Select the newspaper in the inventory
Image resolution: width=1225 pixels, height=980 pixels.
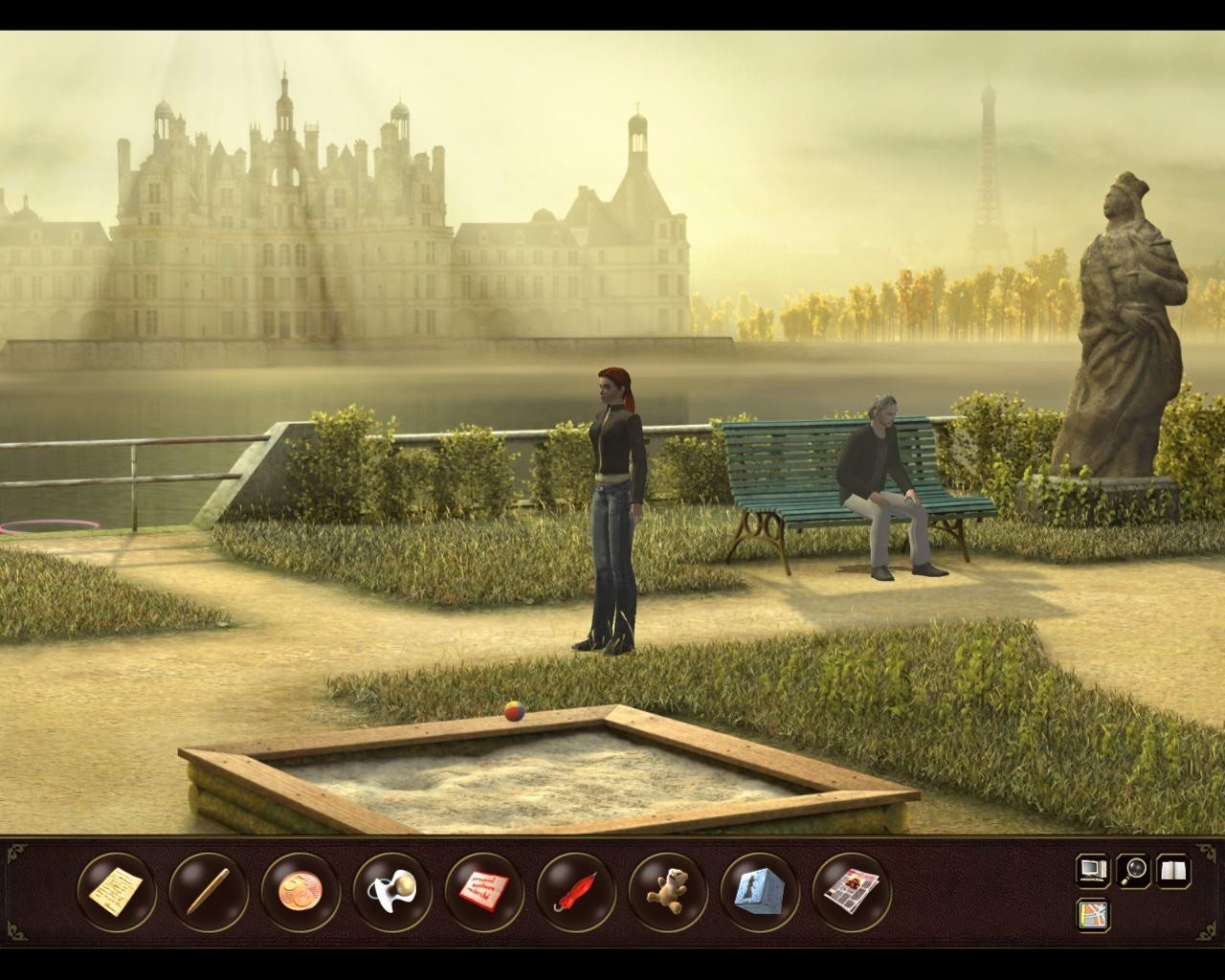coord(851,890)
